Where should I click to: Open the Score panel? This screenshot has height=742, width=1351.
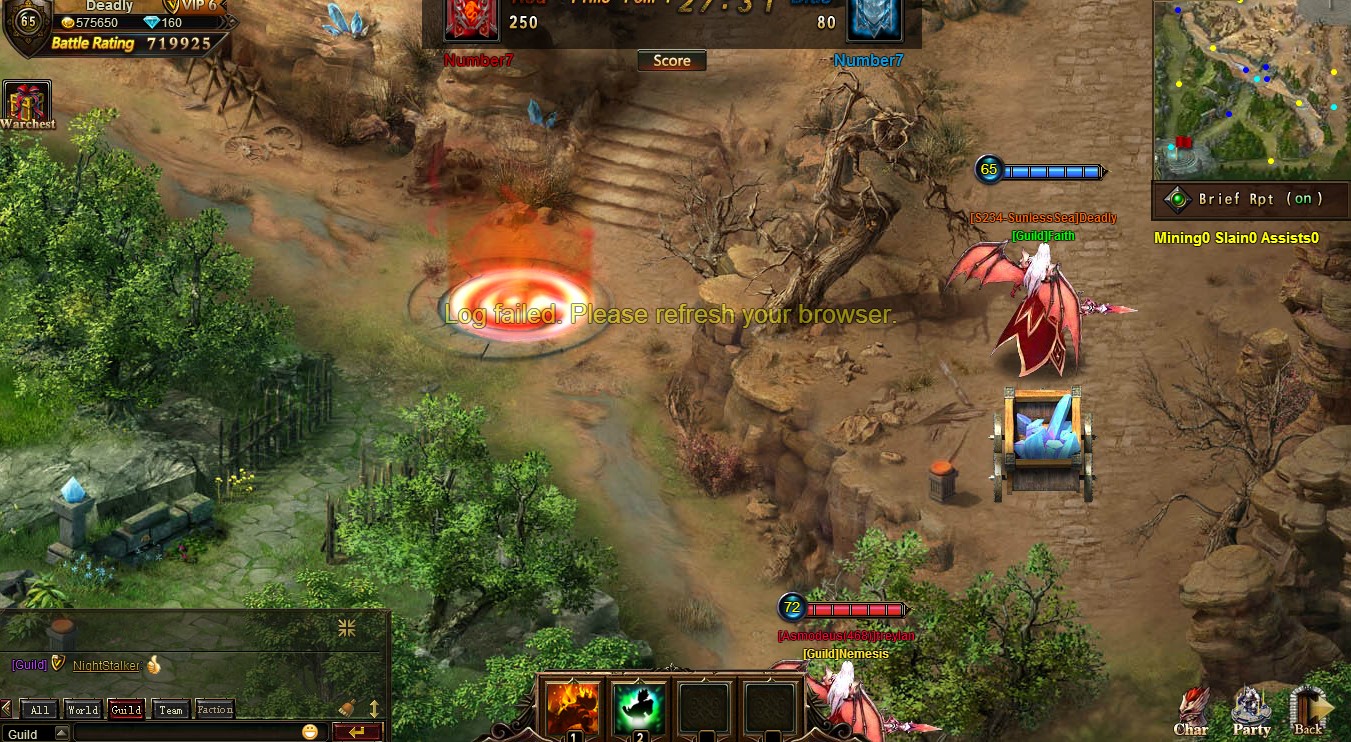(x=672, y=61)
